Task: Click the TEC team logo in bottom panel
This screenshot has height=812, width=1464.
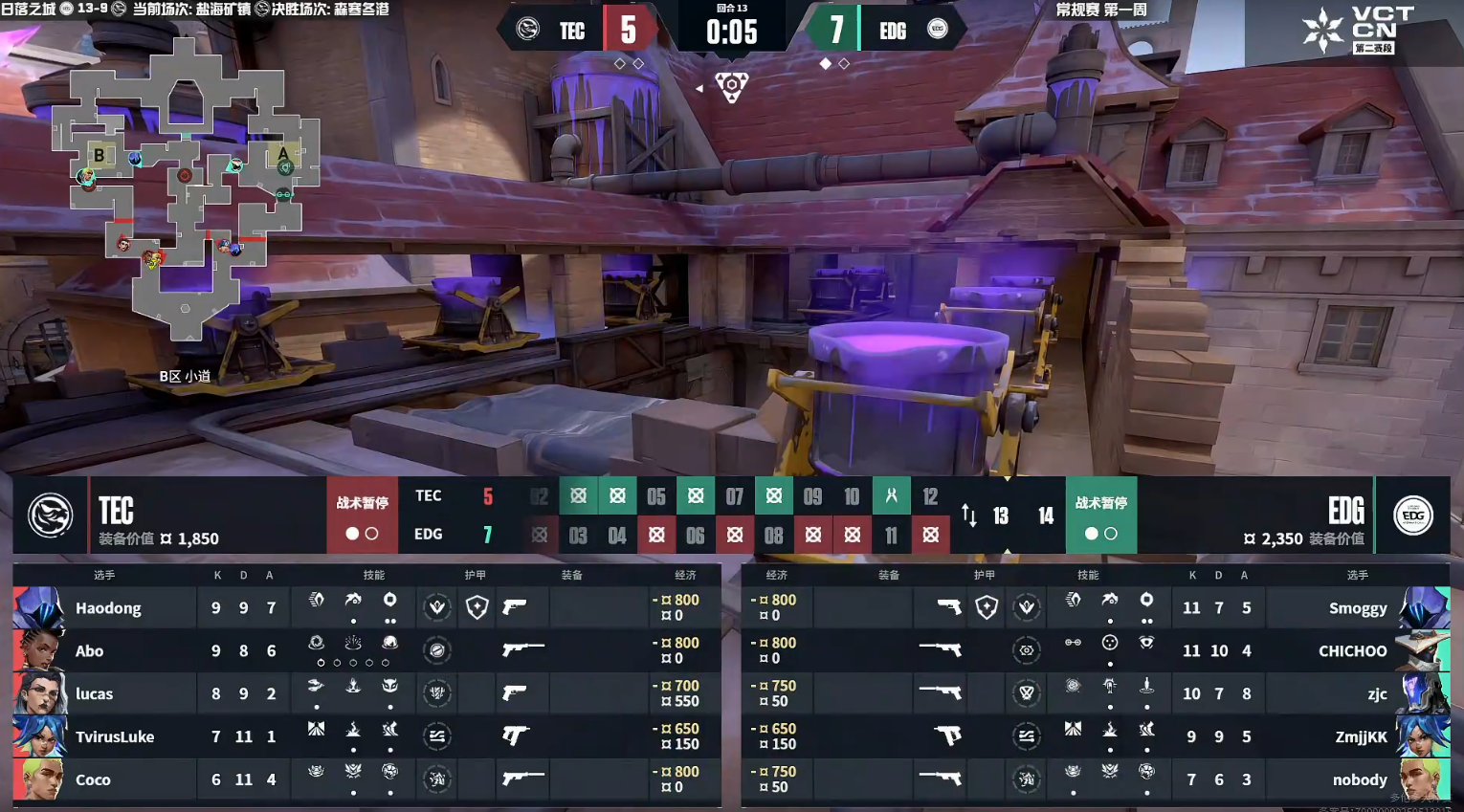Action: (50, 516)
